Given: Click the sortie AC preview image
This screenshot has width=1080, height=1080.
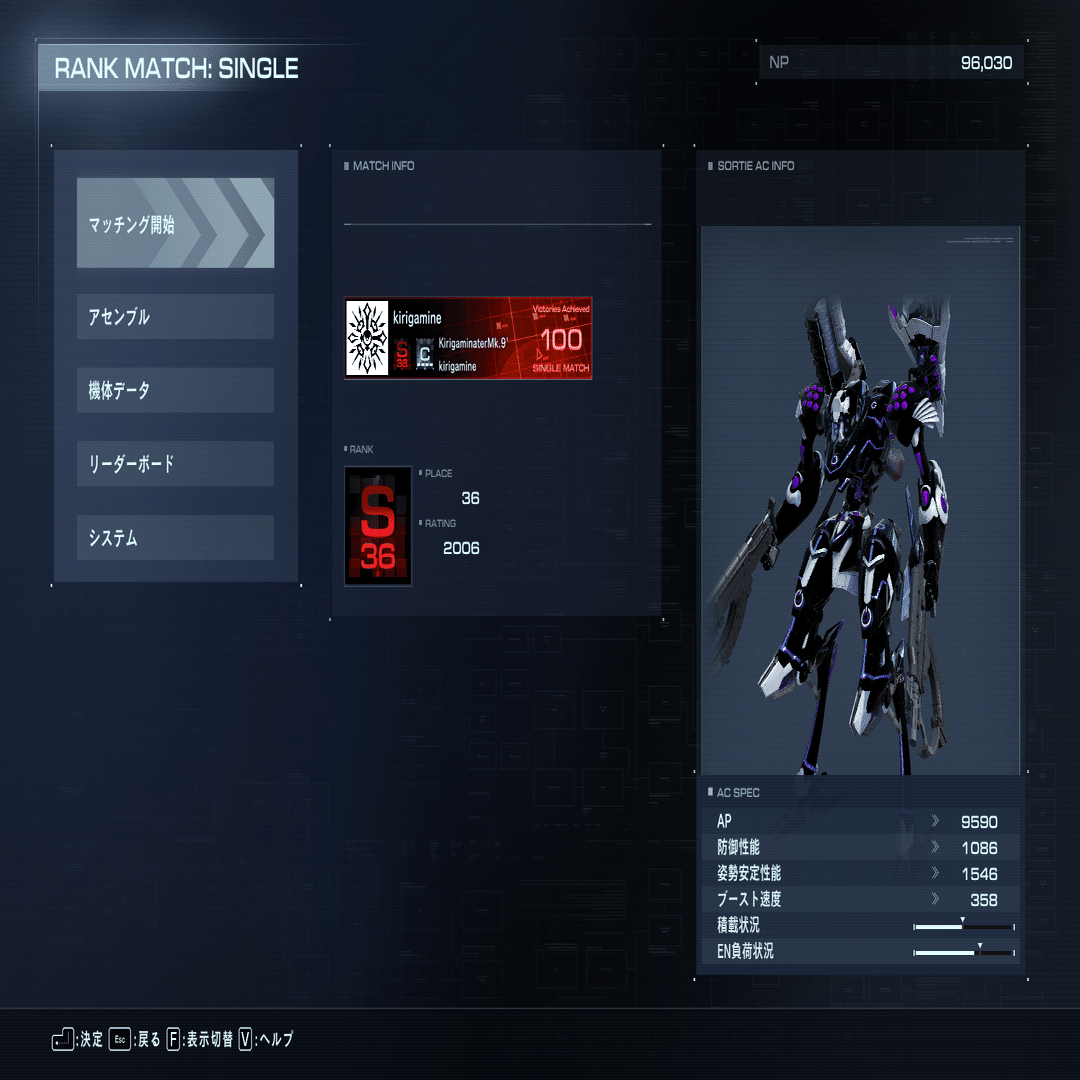Looking at the screenshot, I should click(x=860, y=500).
